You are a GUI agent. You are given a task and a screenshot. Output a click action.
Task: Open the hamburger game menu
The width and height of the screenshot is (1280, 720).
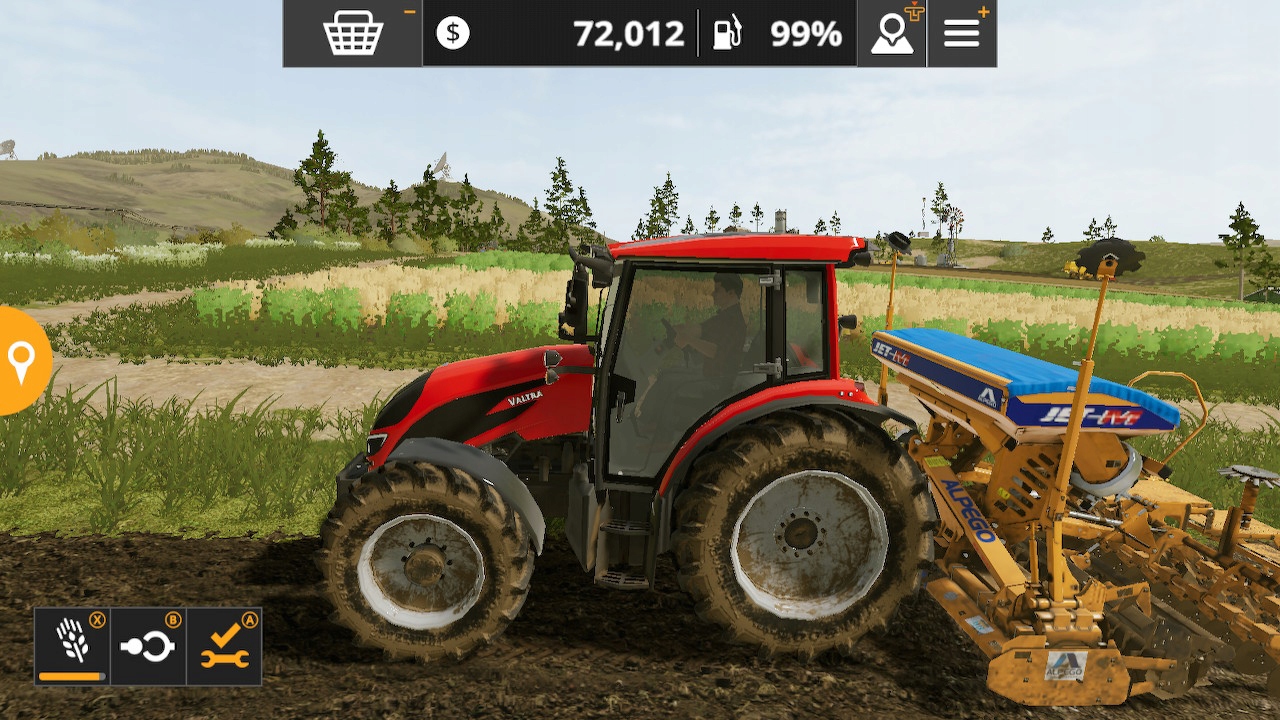click(x=961, y=33)
